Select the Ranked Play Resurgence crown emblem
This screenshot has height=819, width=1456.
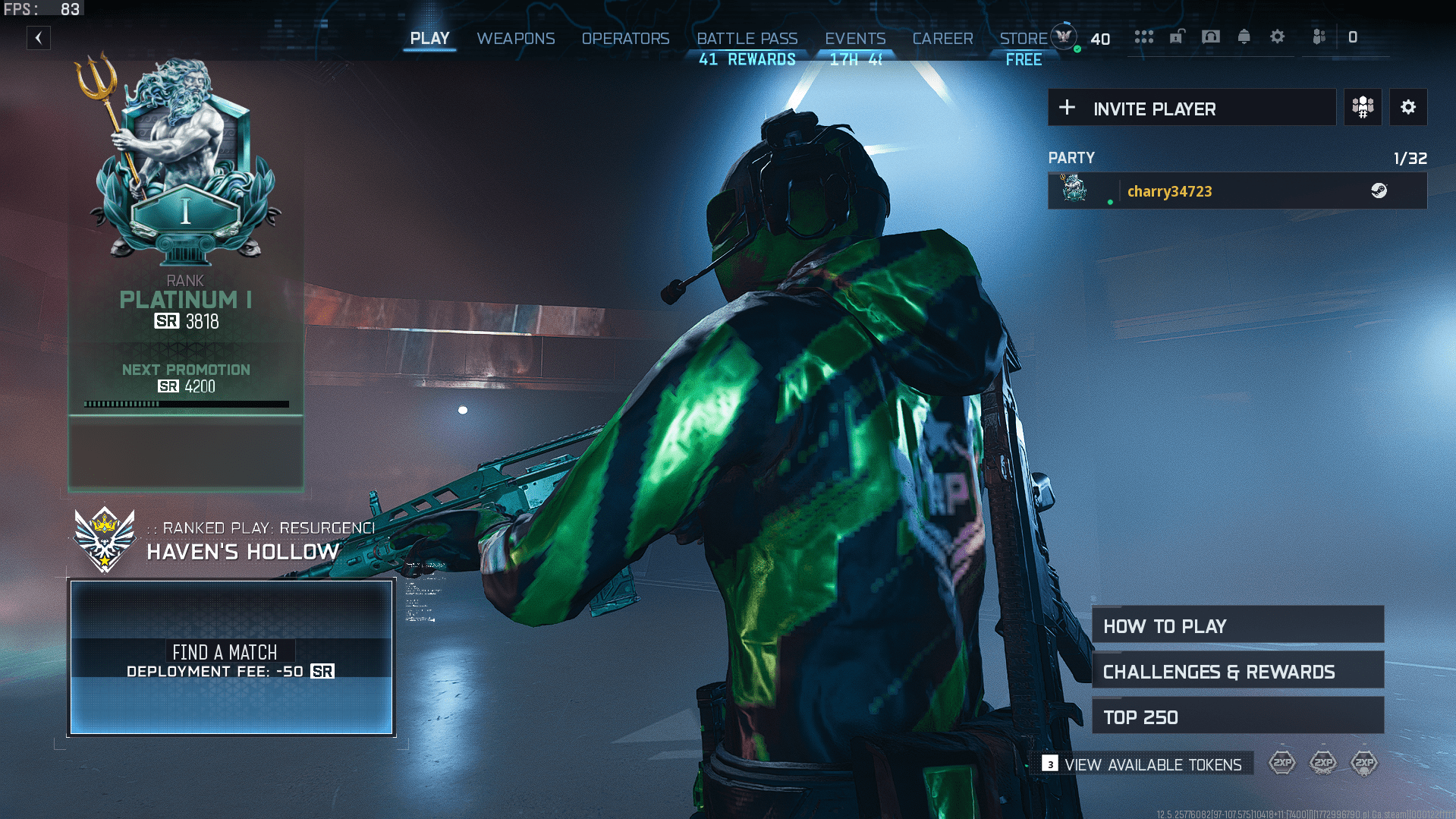tap(105, 537)
